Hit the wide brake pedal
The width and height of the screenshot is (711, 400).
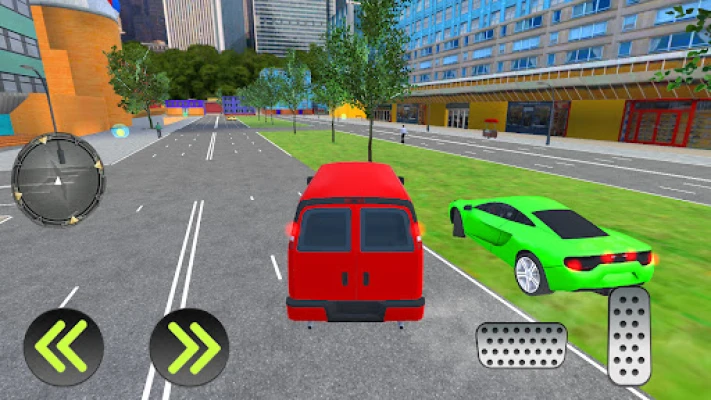(521, 345)
